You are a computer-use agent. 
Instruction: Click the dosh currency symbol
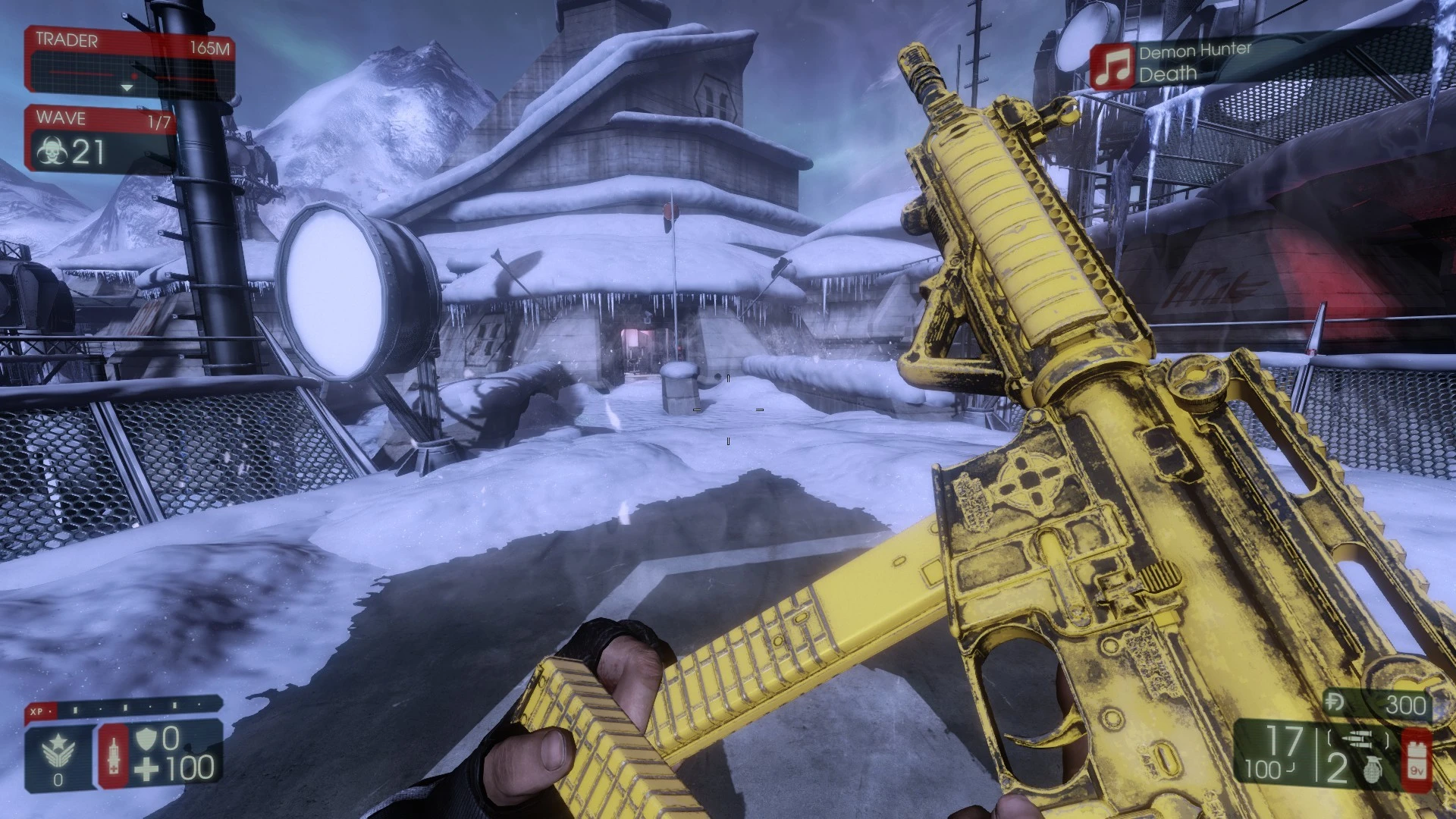[1335, 702]
